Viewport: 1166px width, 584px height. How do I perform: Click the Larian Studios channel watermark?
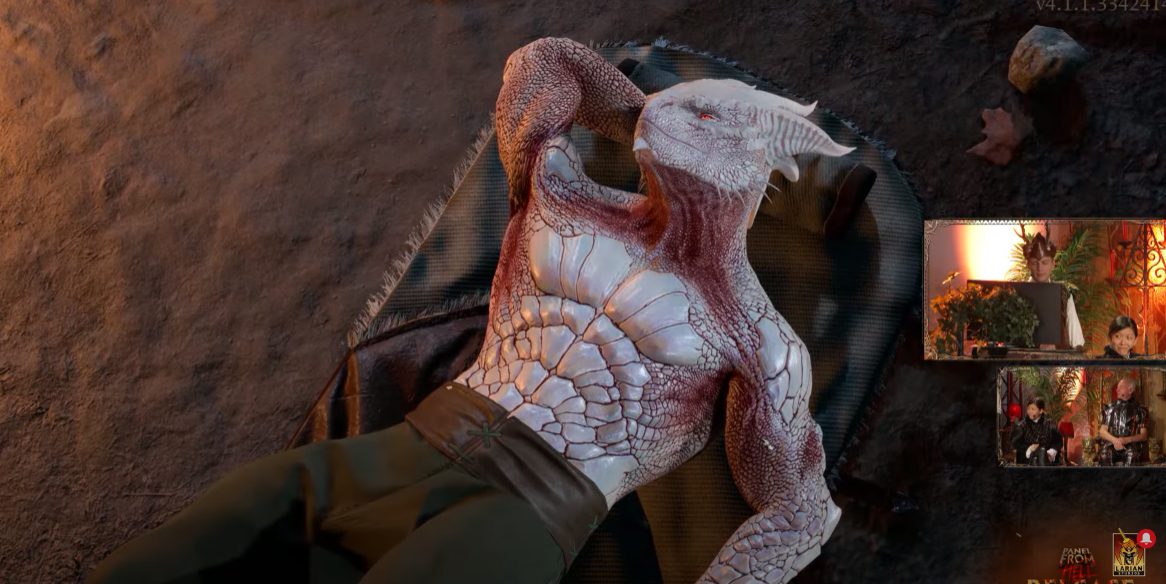pyautogui.click(x=1129, y=555)
